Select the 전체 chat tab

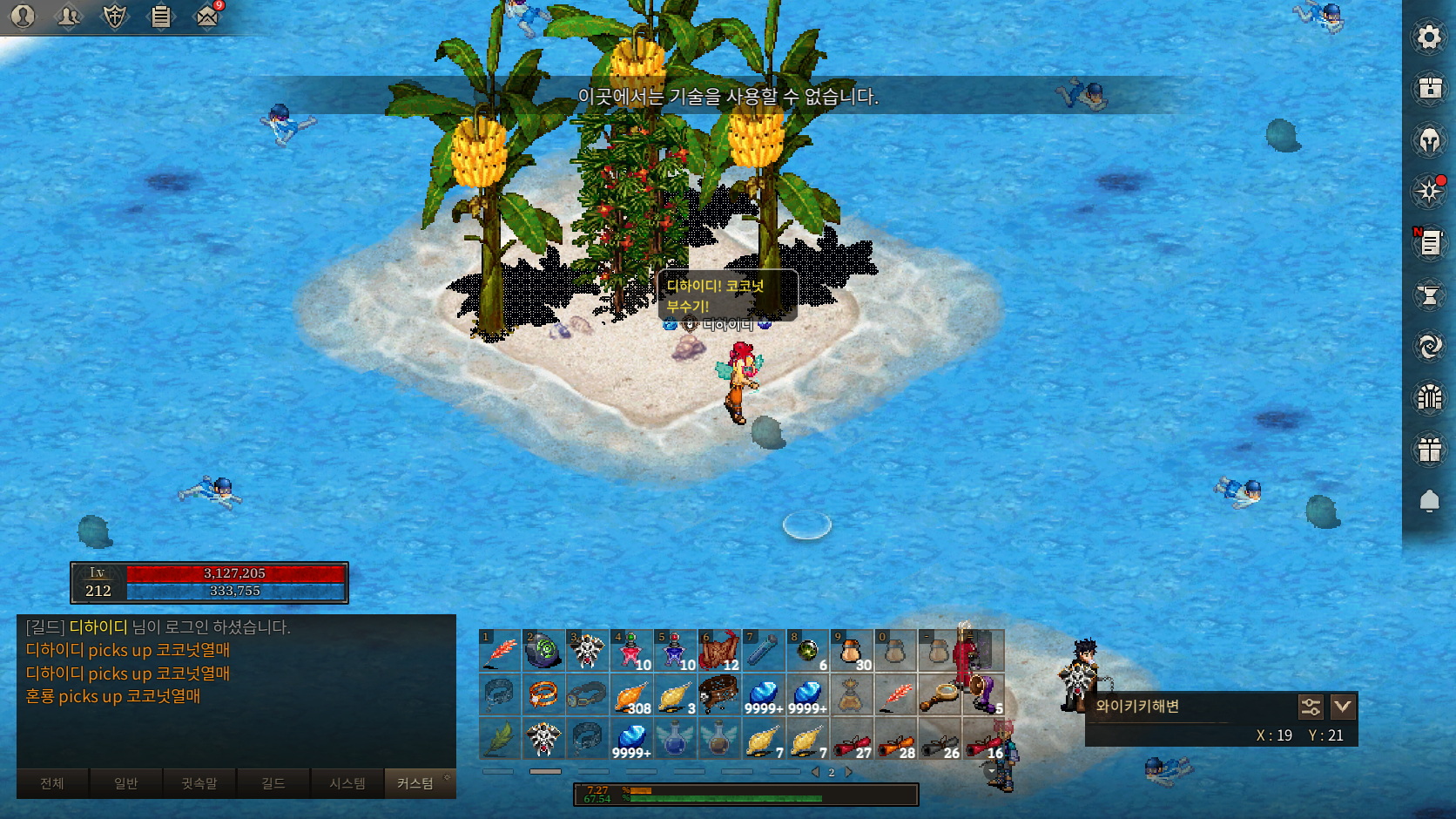pos(52,783)
